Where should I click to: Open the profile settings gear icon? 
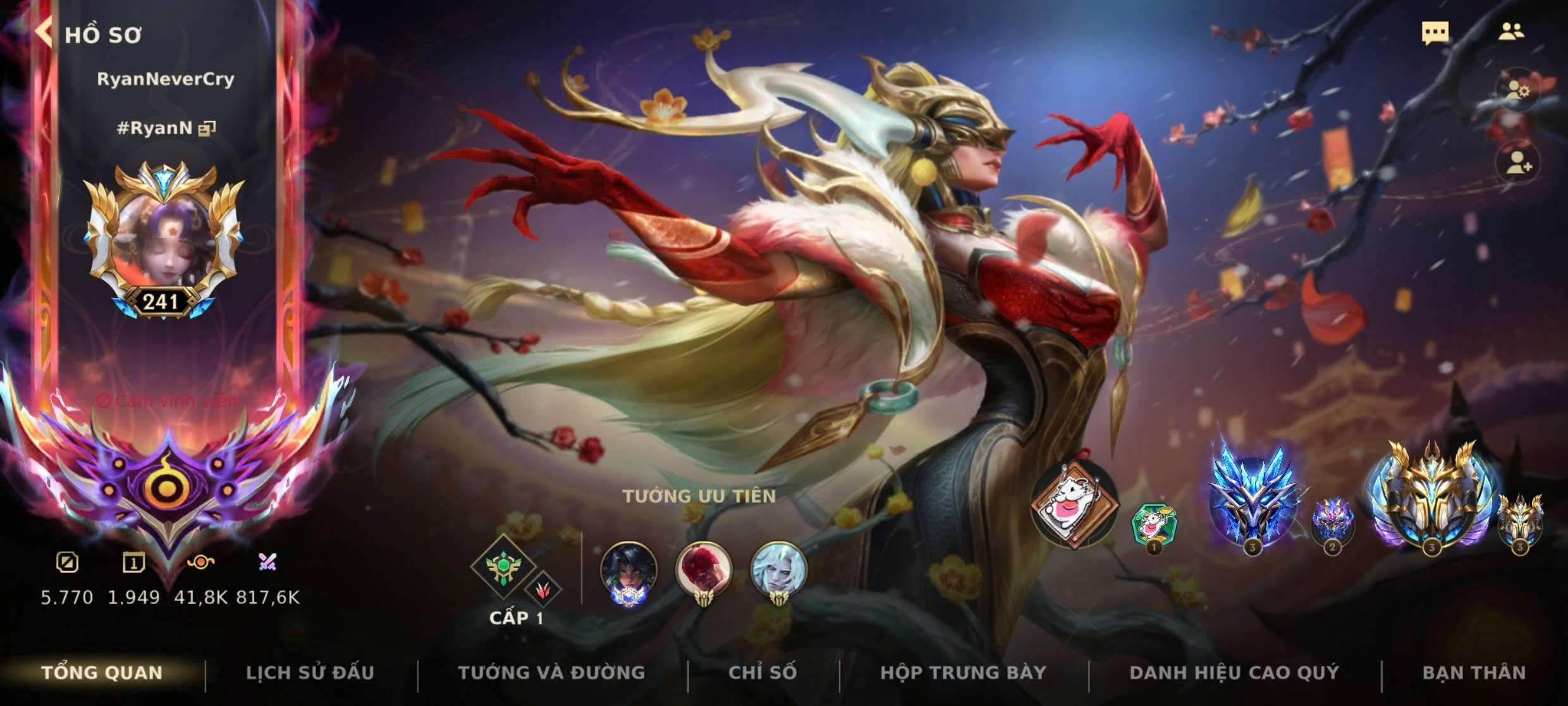1516,90
